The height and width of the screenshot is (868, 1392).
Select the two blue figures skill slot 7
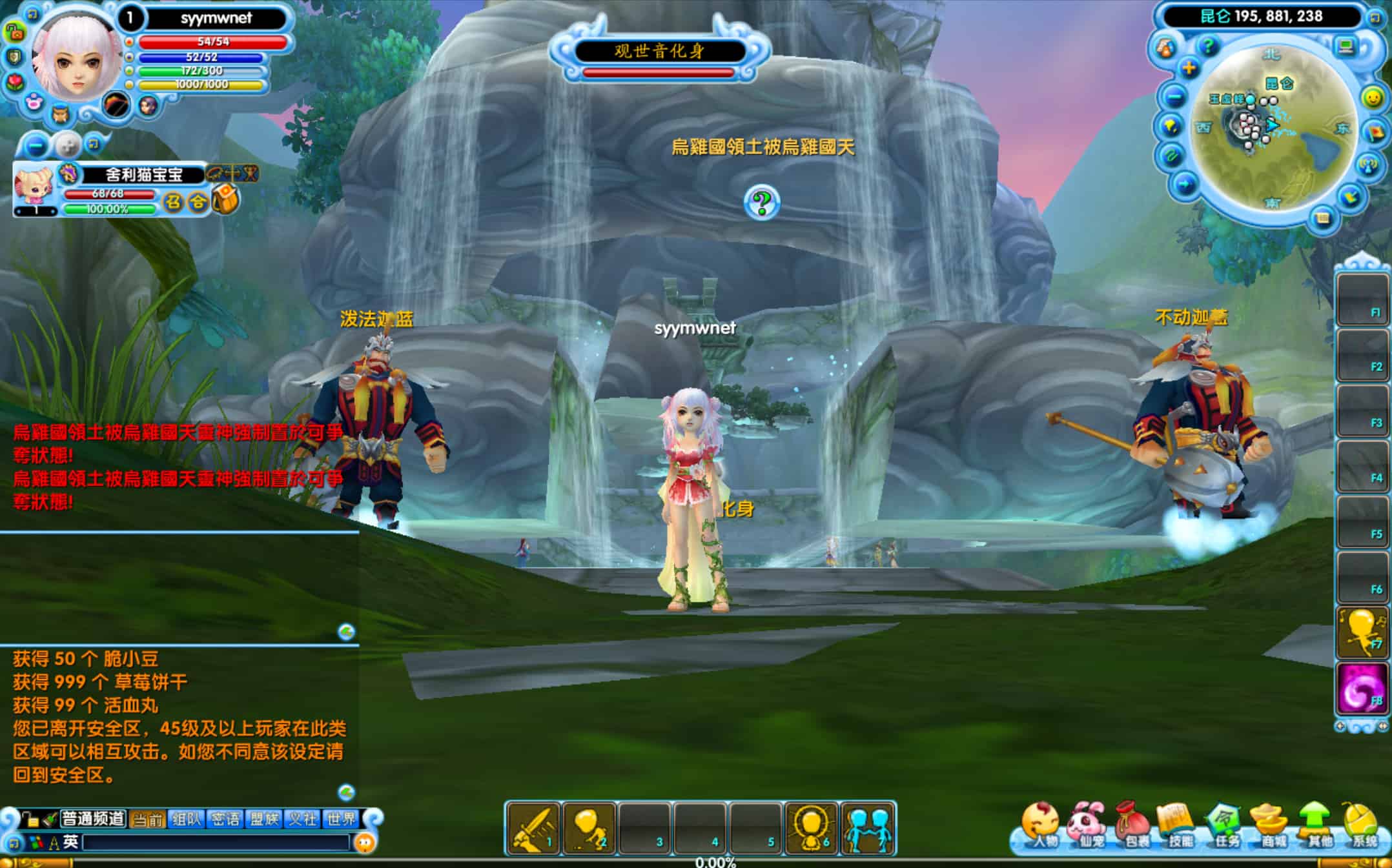(868, 829)
